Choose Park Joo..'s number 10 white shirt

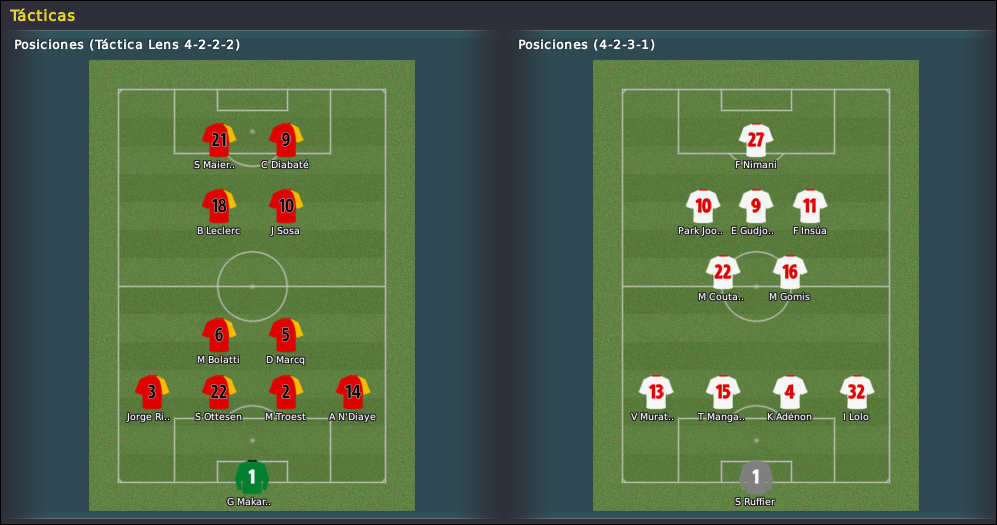[x=703, y=206]
